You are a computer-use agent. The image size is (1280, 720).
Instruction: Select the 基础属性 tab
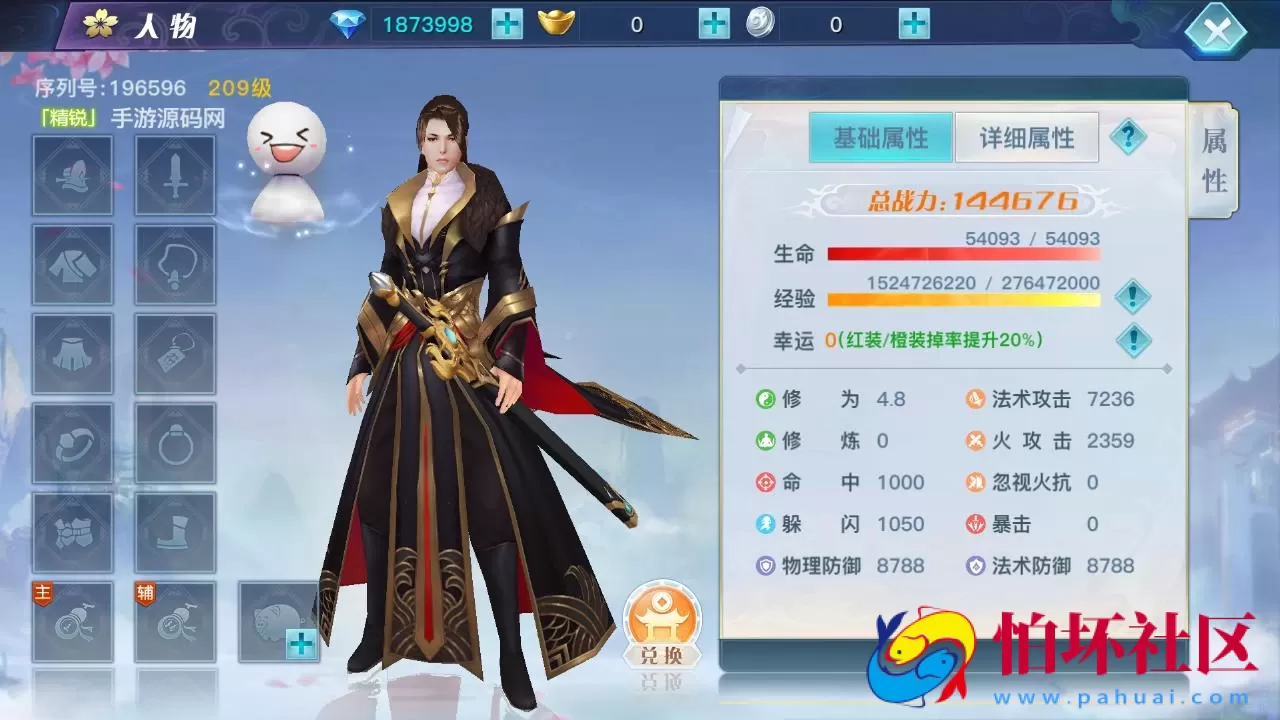tap(880, 136)
